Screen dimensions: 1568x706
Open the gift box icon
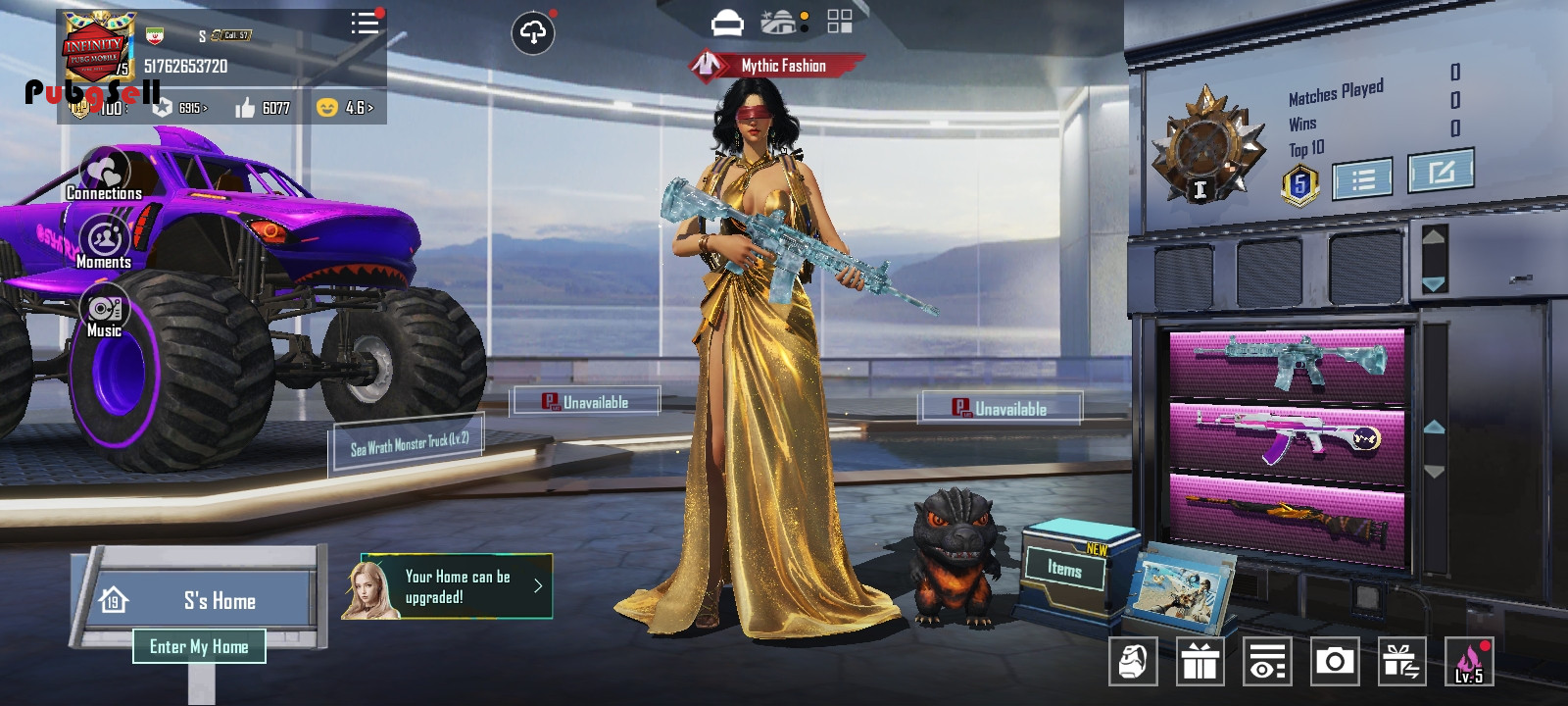[x=1200, y=662]
